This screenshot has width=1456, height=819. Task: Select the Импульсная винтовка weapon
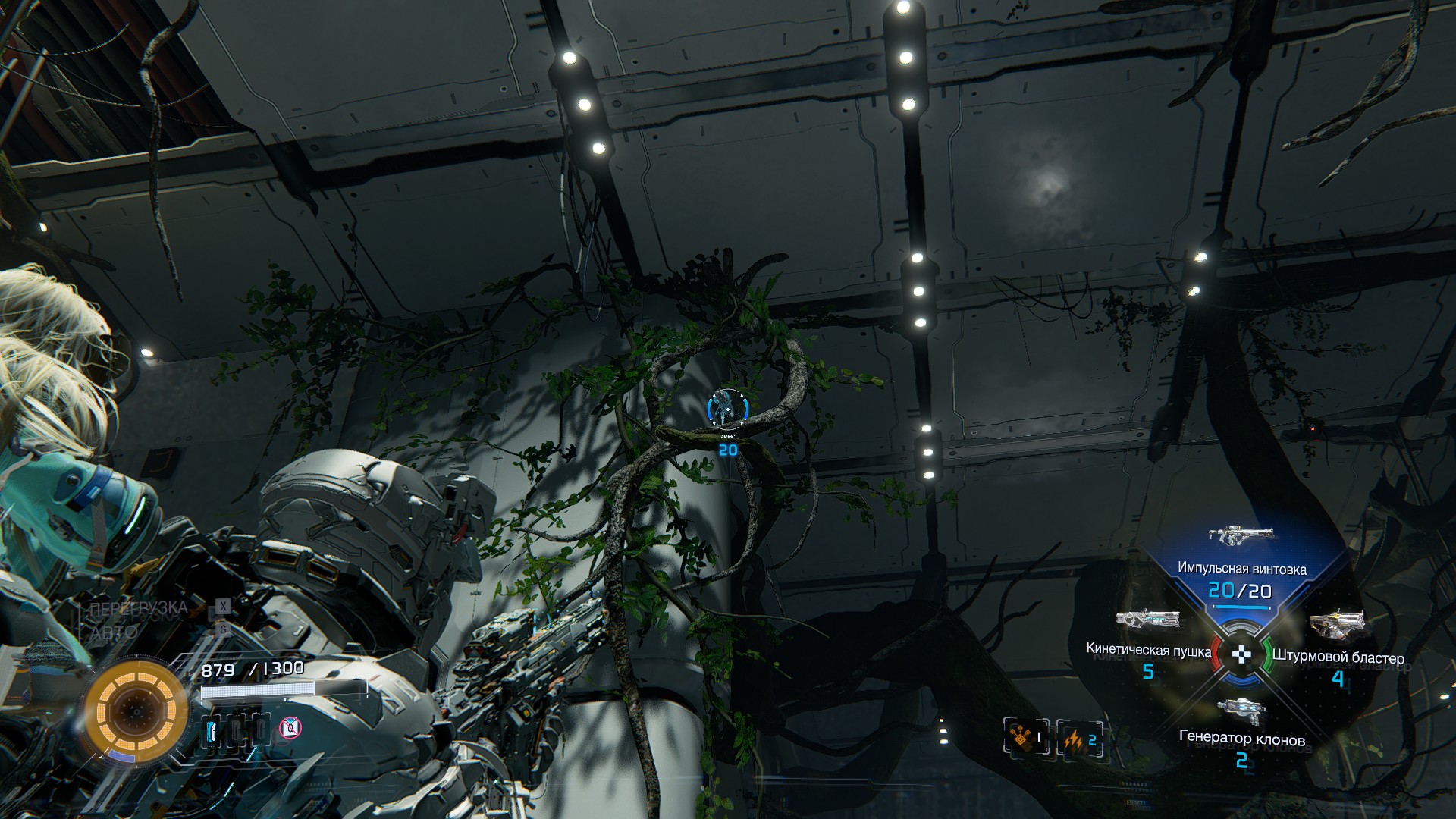[1241, 537]
